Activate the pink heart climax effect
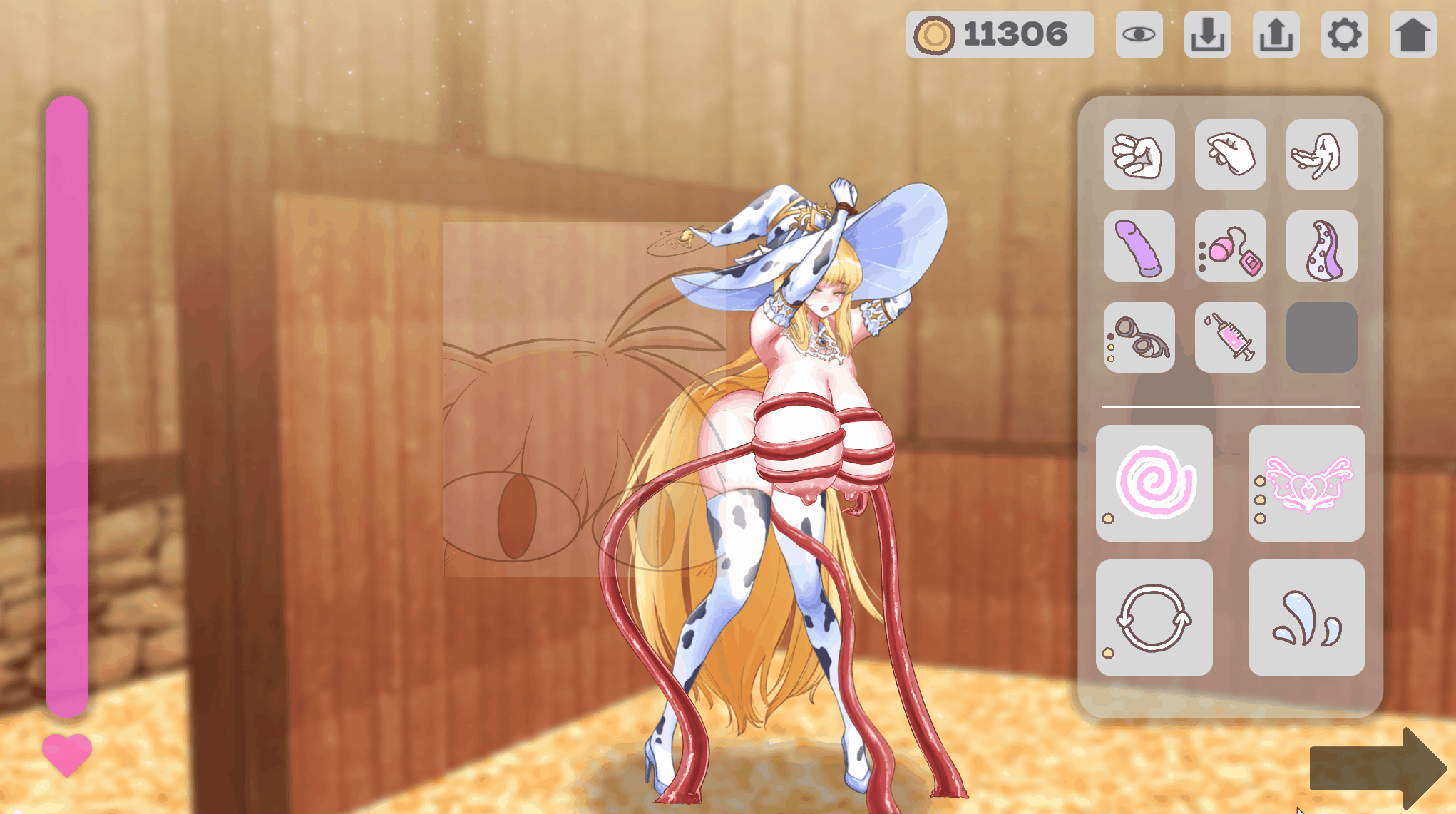The height and width of the screenshot is (814, 1456). point(1306,483)
